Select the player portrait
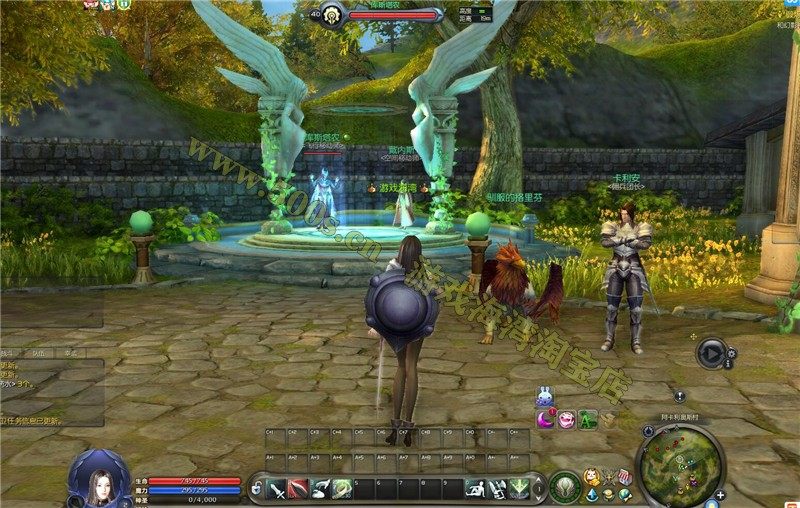Screen dimensions: 800x508 [98, 478]
